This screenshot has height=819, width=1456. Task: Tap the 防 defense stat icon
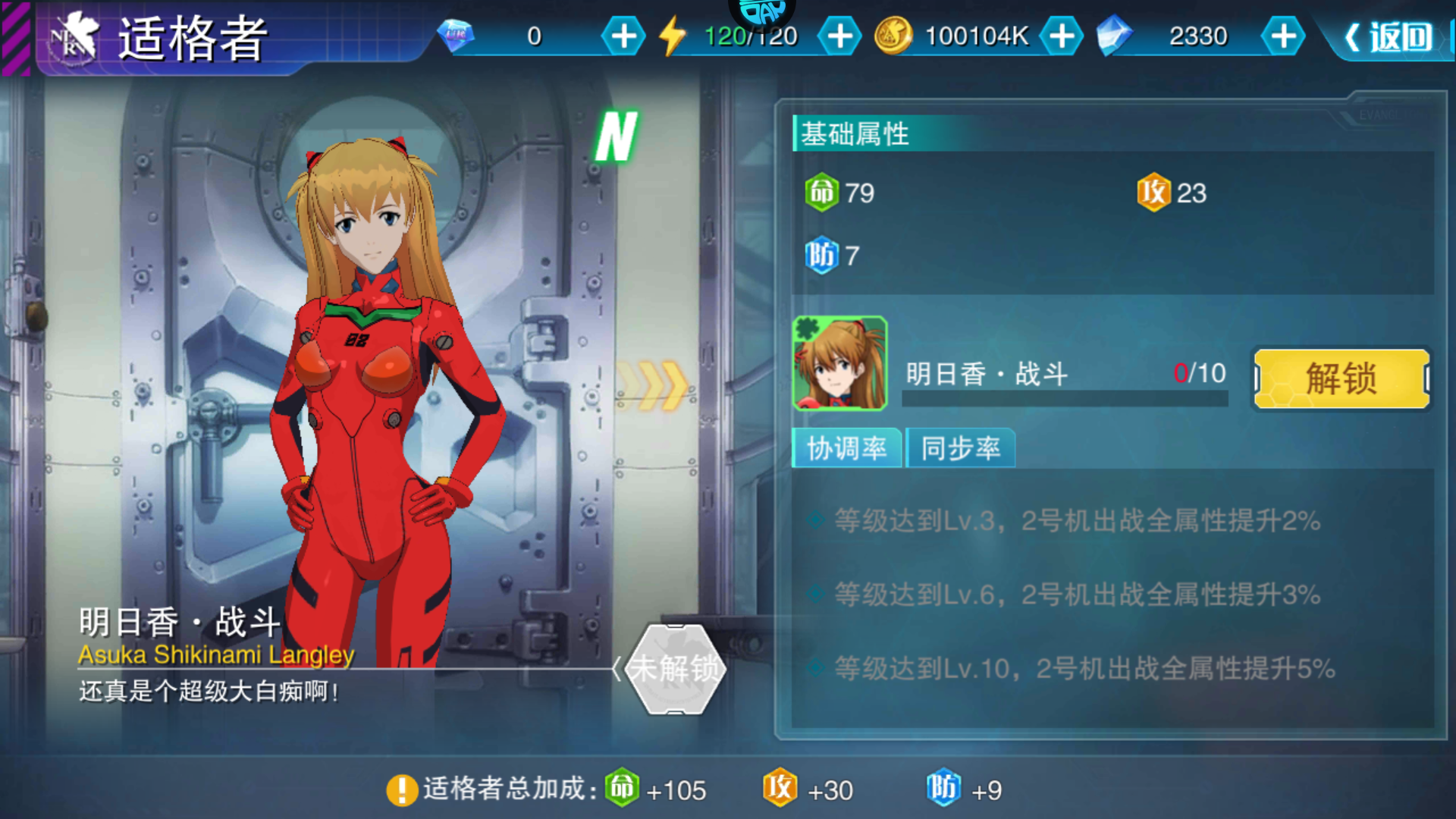click(x=824, y=256)
